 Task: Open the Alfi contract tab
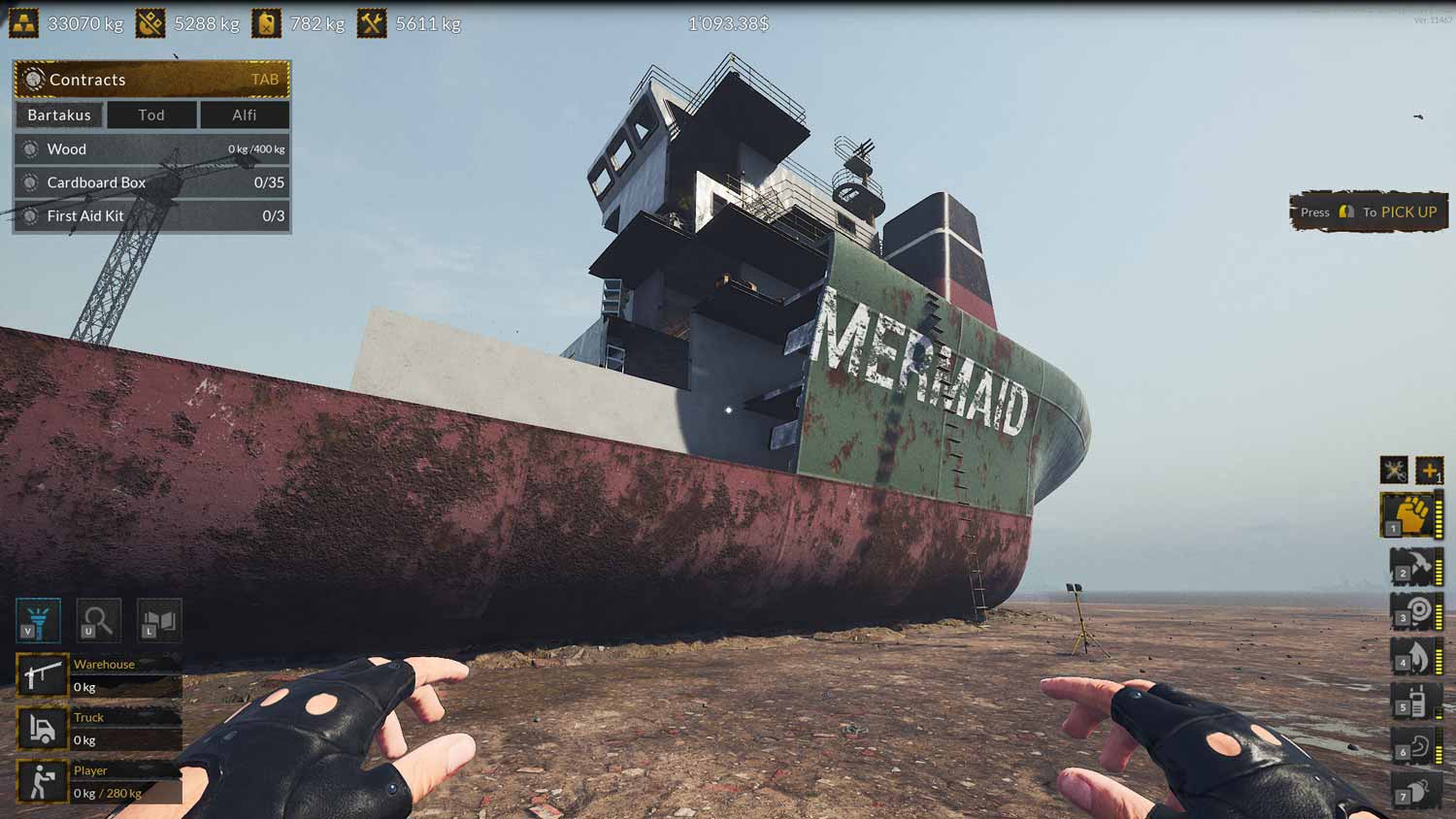tap(244, 115)
